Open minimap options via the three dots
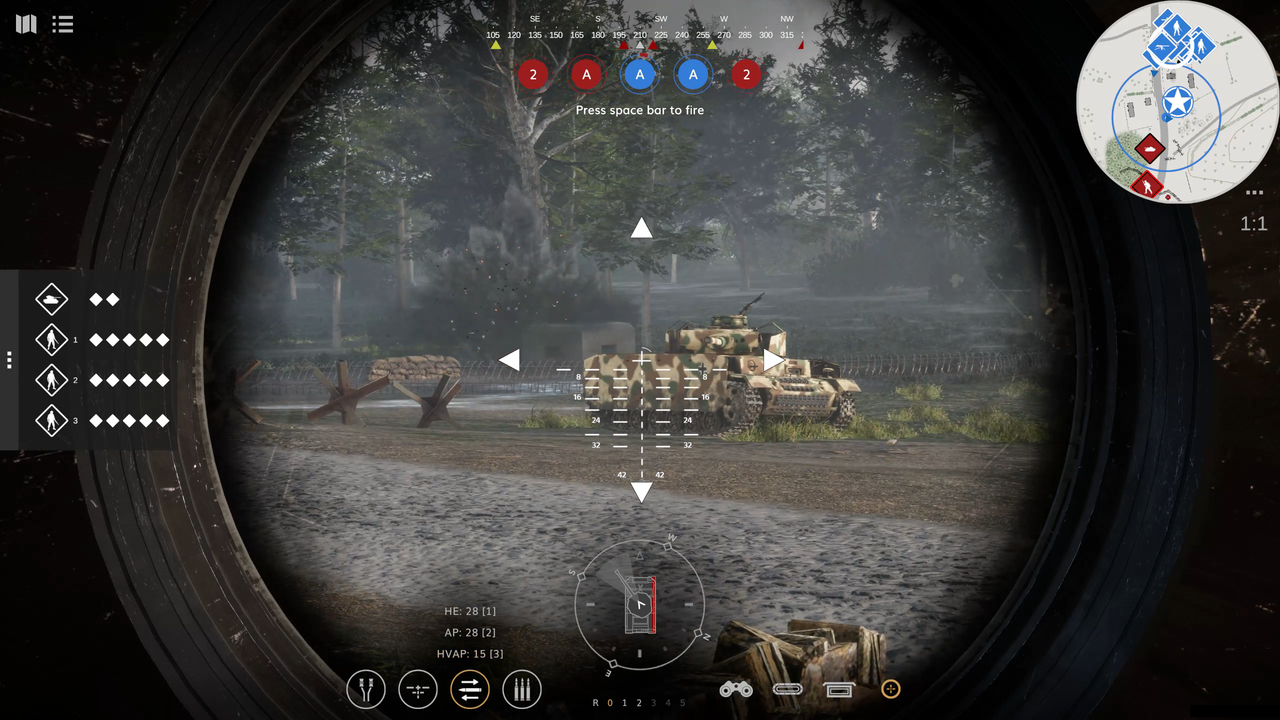Image resolution: width=1280 pixels, height=720 pixels. point(1253,192)
